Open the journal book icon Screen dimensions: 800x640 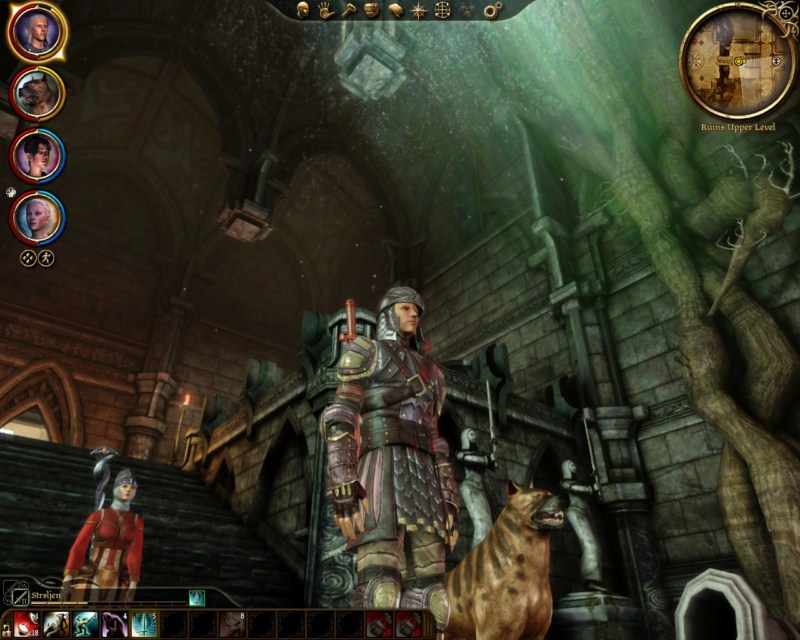pos(395,10)
